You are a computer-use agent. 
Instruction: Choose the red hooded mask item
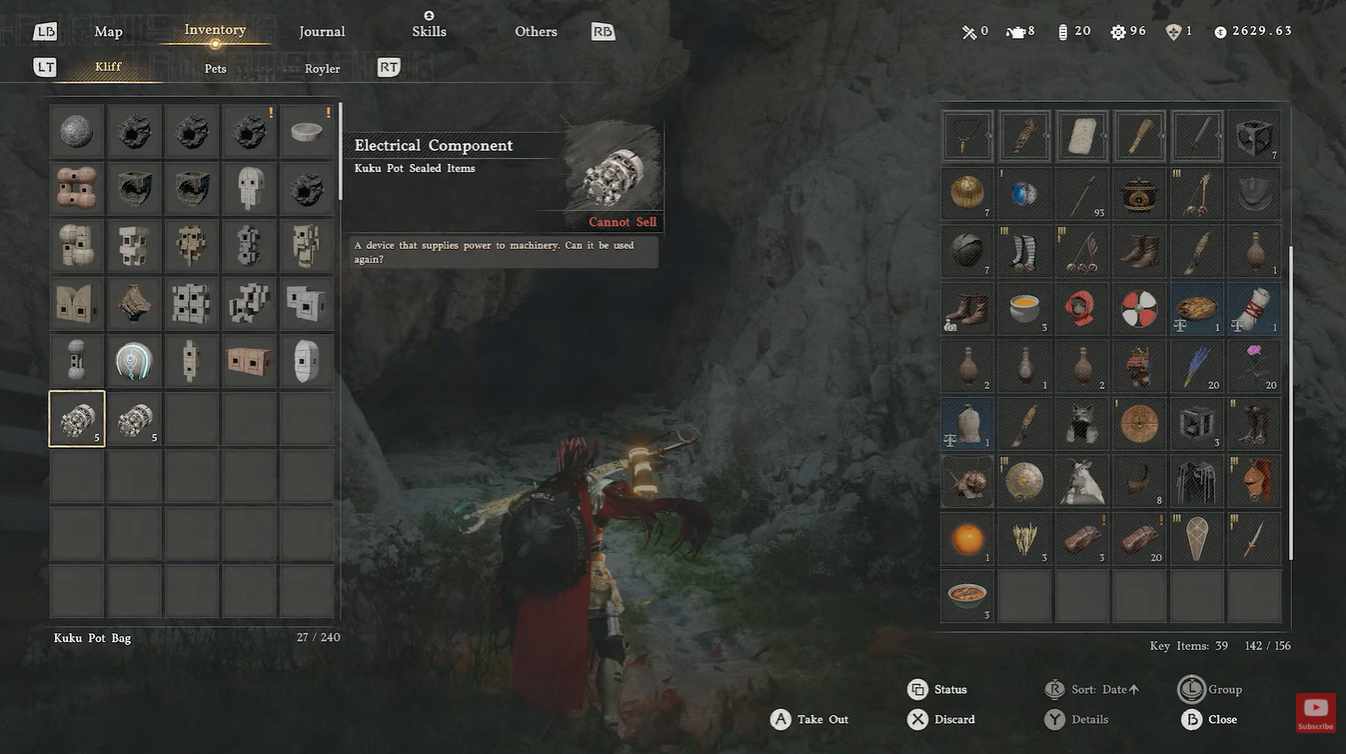point(1081,308)
